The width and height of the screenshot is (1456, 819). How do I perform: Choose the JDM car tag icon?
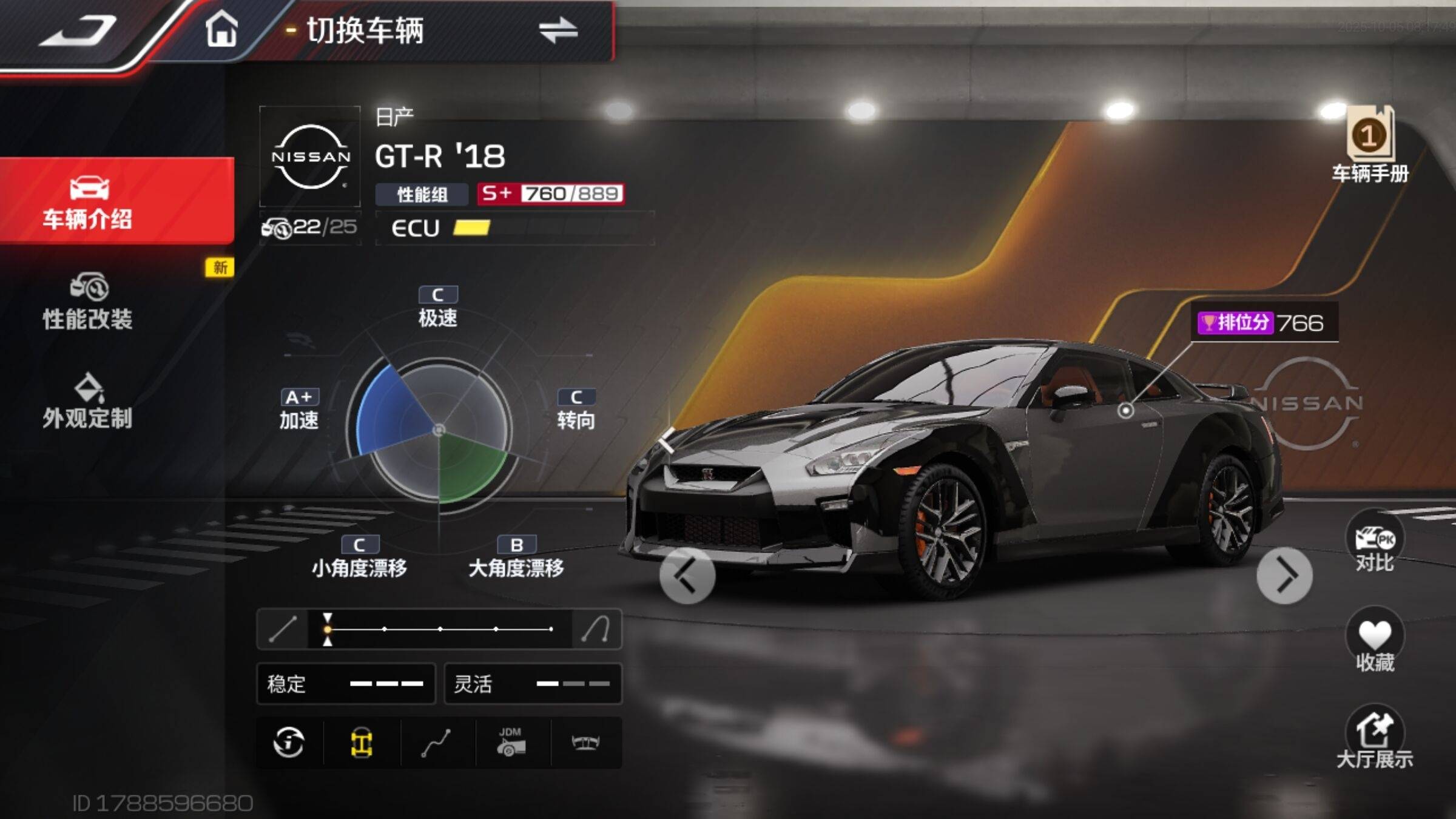click(511, 743)
